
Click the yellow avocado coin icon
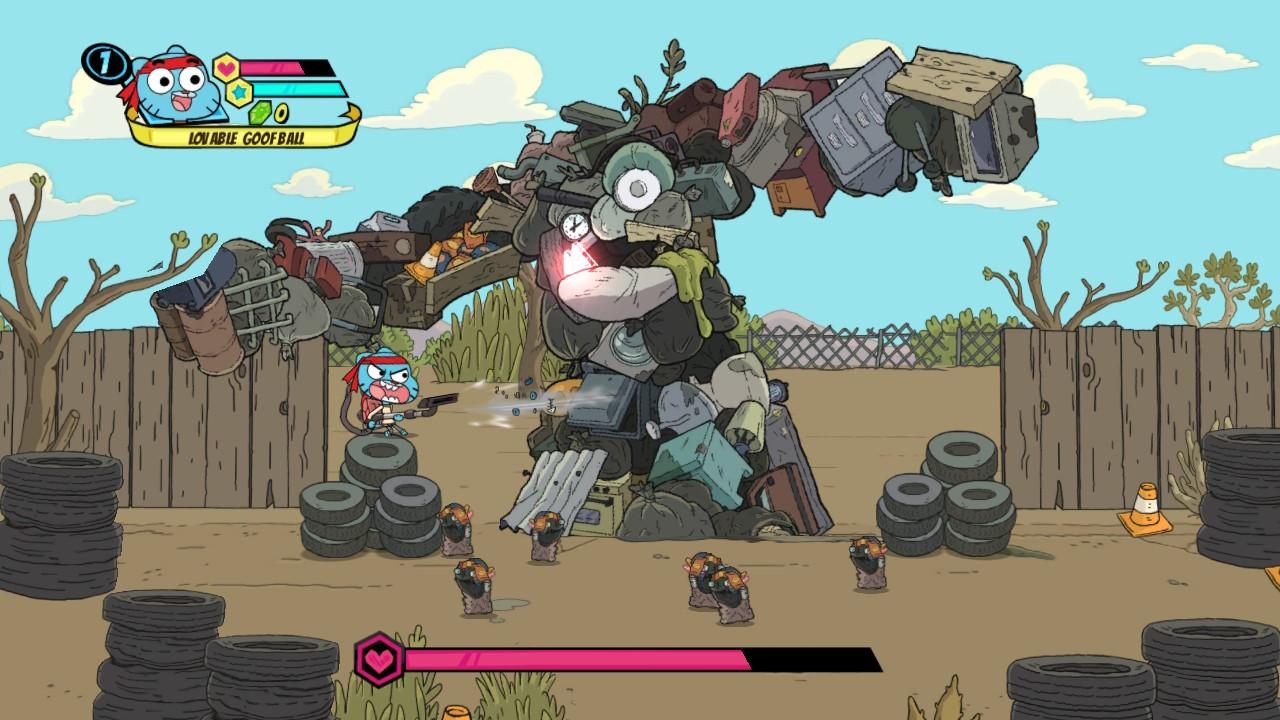pos(280,113)
